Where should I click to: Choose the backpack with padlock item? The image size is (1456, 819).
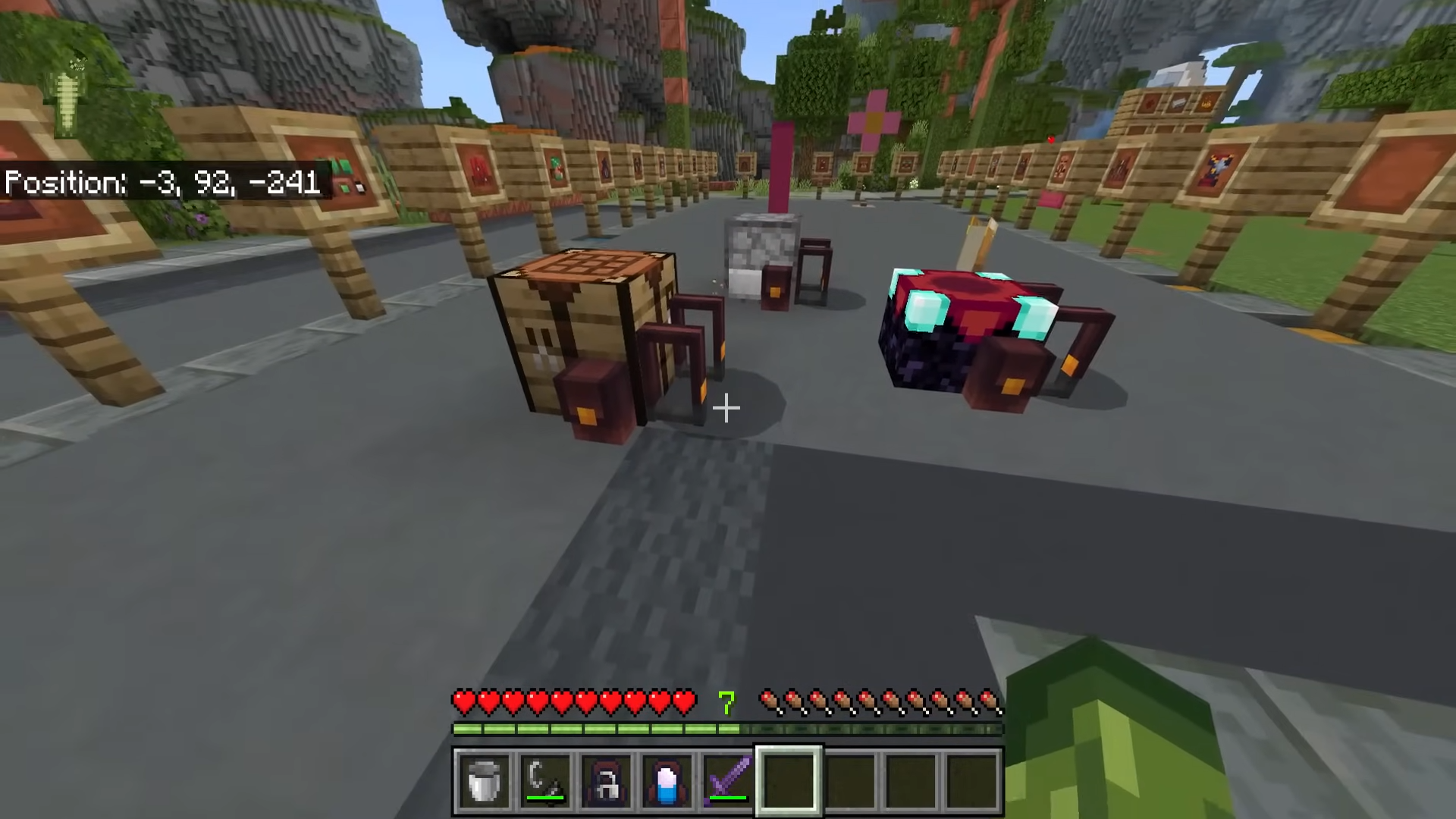coord(606,780)
